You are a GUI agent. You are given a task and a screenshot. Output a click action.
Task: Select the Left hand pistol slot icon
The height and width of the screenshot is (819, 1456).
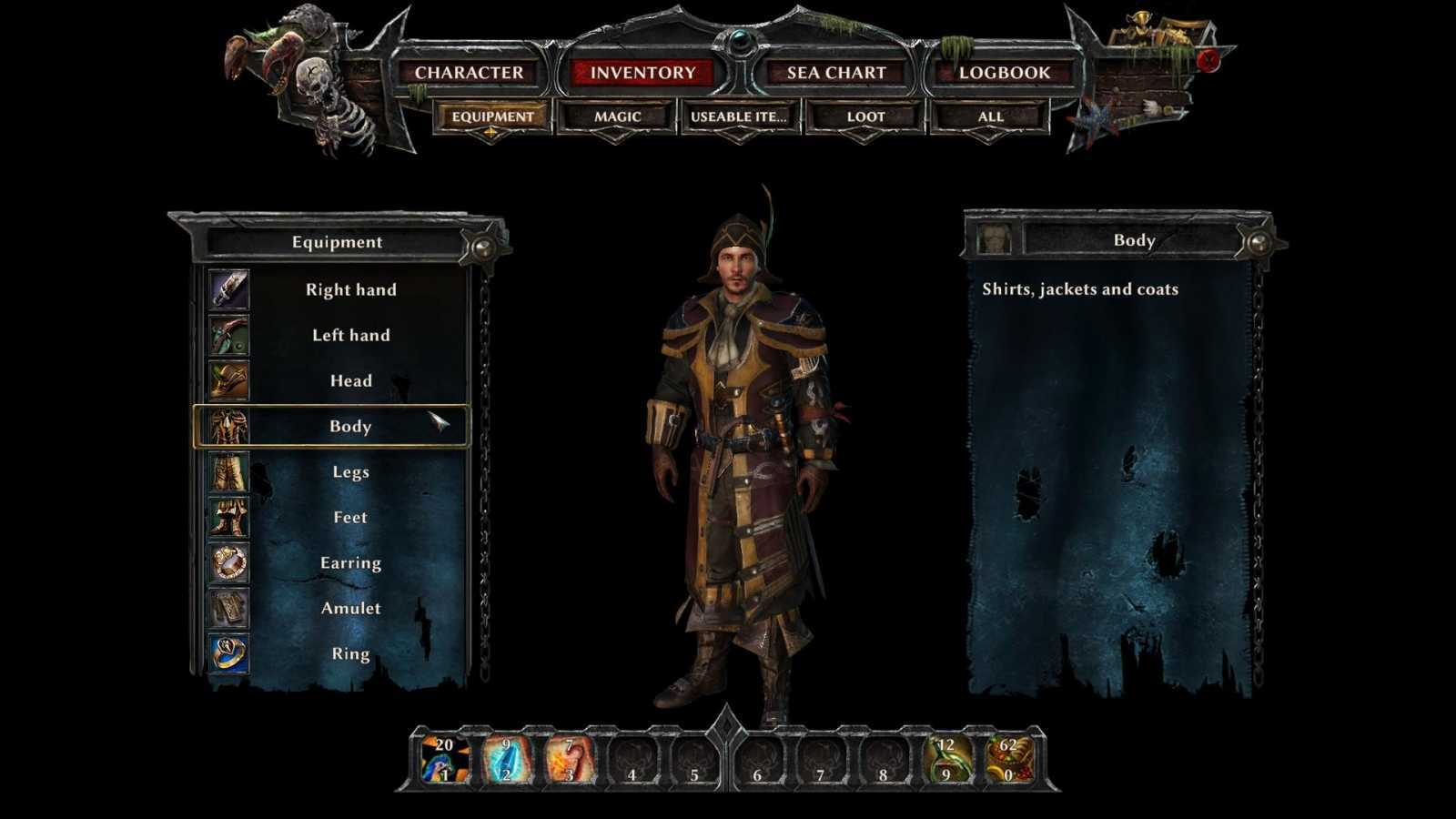[228, 335]
